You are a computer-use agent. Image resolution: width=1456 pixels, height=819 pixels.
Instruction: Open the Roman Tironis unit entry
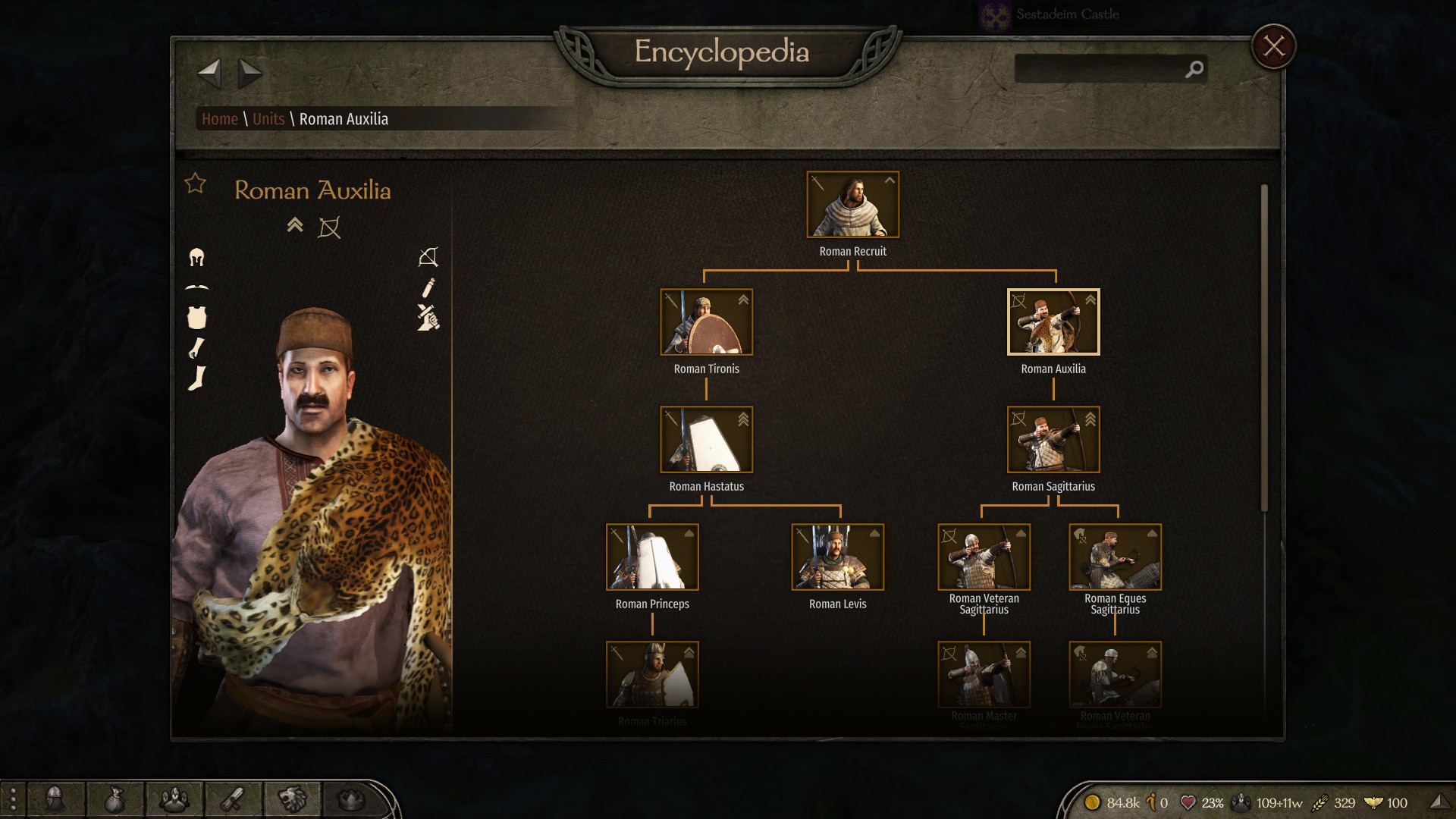click(x=706, y=322)
